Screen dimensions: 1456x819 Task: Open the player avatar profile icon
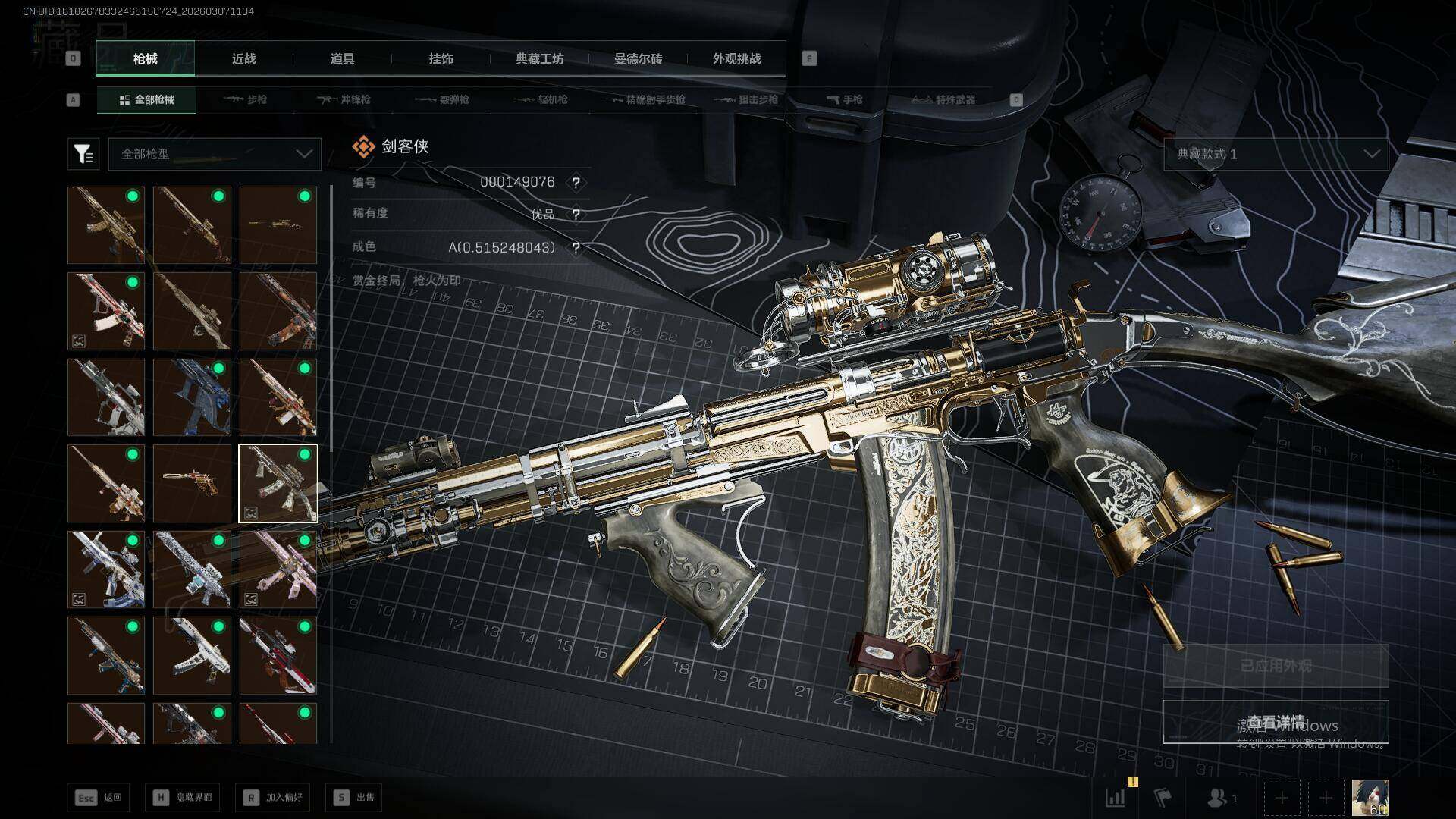[x=1370, y=798]
